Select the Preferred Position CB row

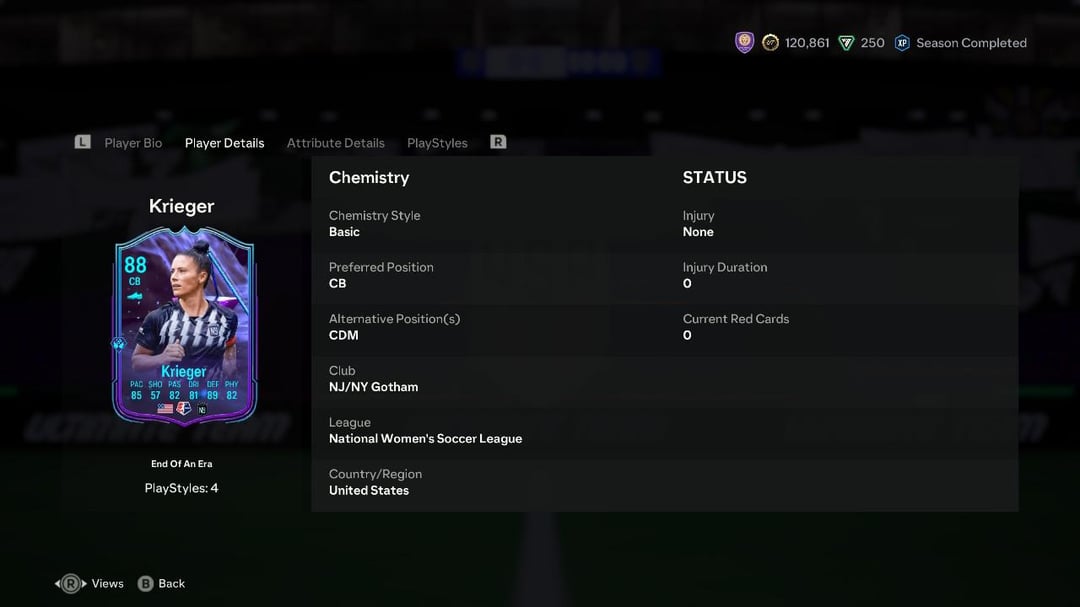coord(490,275)
